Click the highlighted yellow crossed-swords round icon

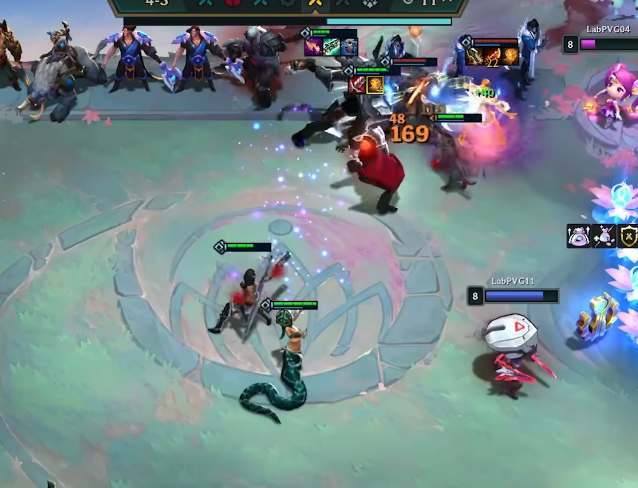point(315,3)
